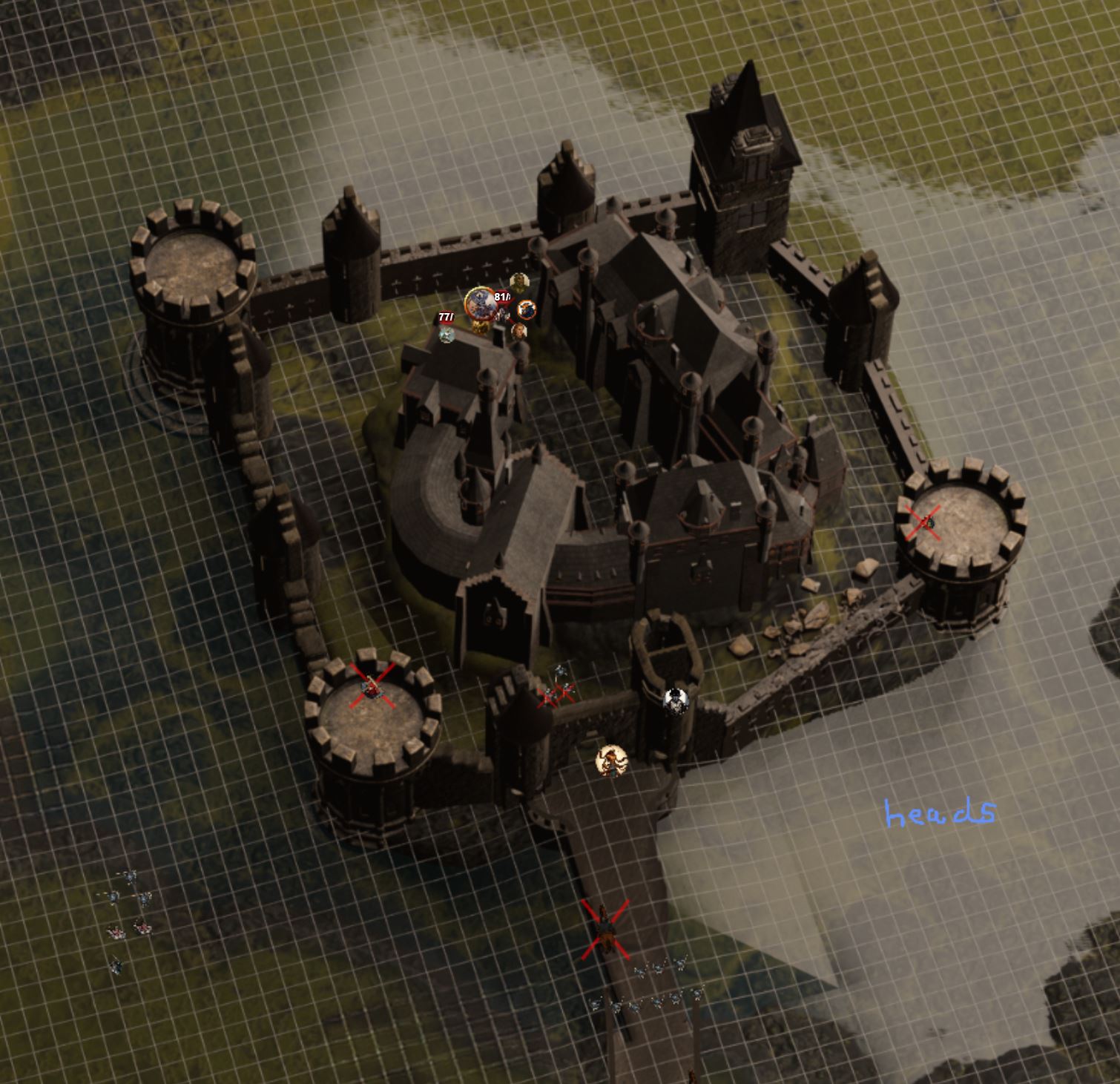Select the red-haired woman portrait token
Viewport: 1120px width, 1084px height.
[x=518, y=329]
